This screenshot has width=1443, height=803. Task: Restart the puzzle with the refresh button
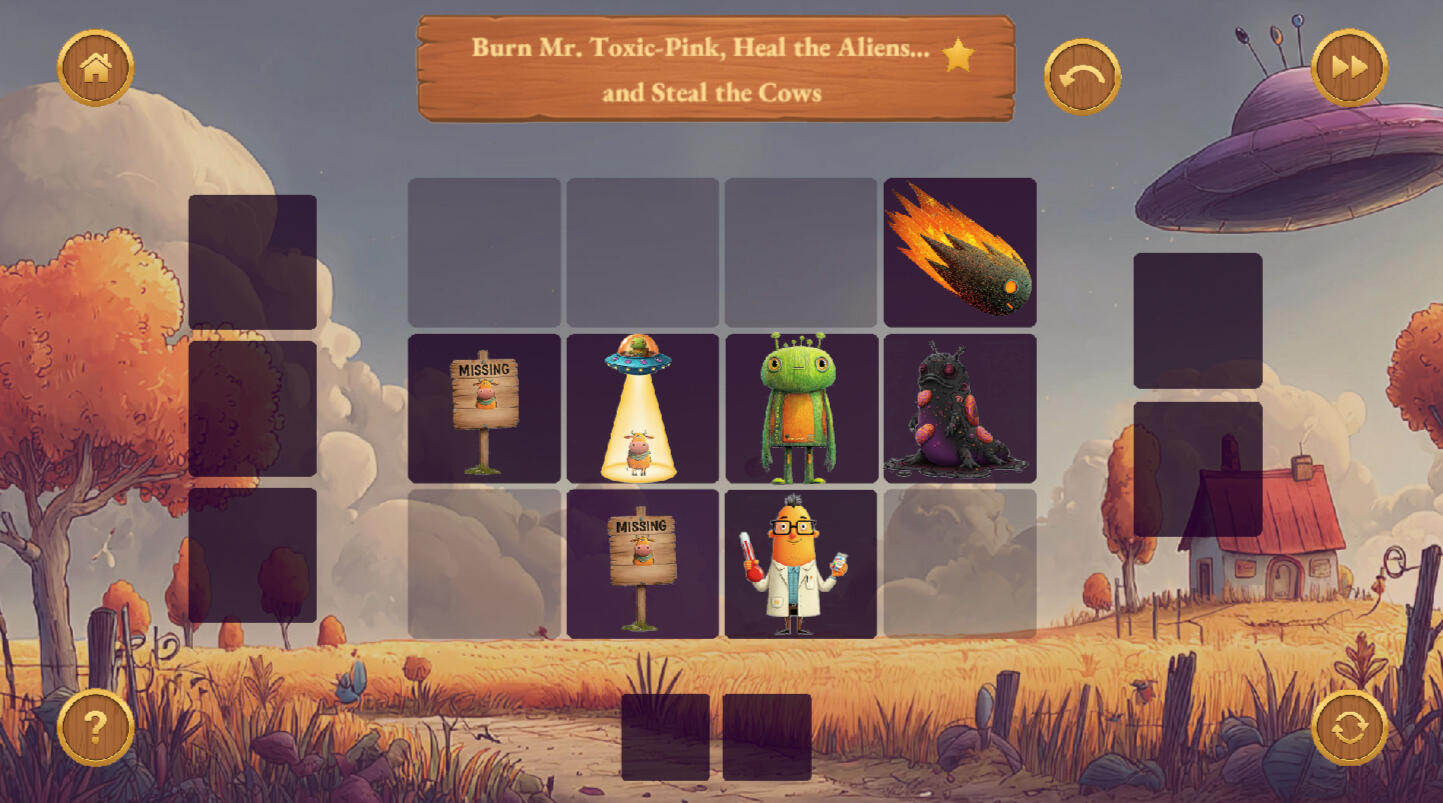(x=1349, y=727)
